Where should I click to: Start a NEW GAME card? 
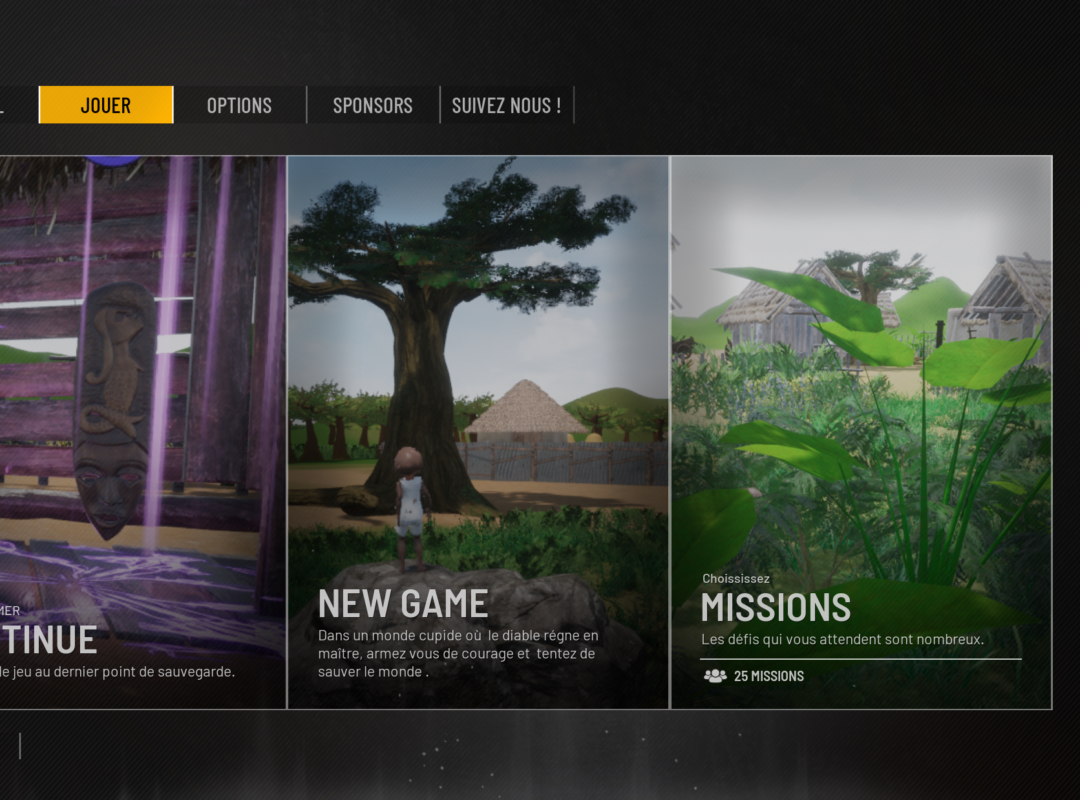click(478, 432)
